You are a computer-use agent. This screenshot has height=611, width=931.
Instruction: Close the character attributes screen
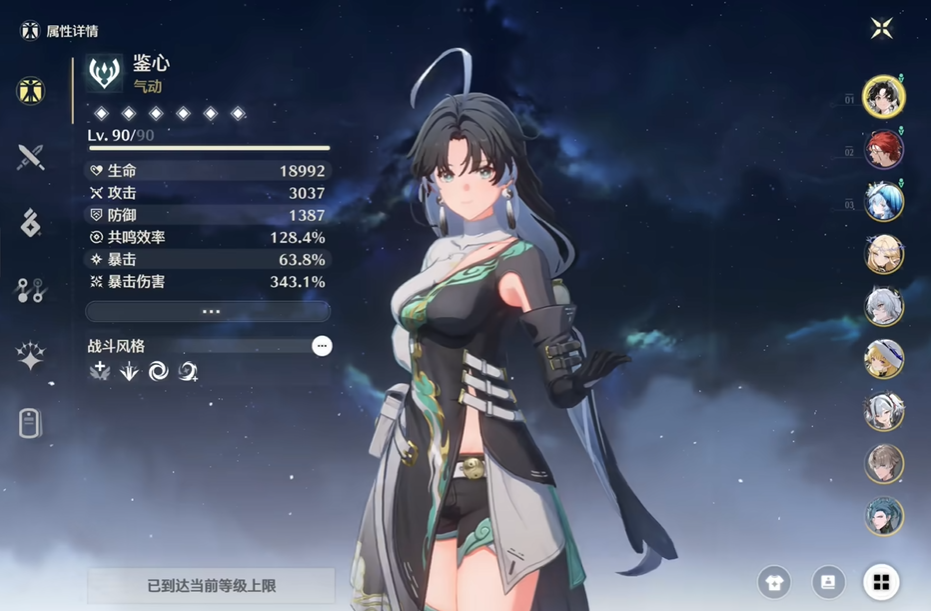881,28
